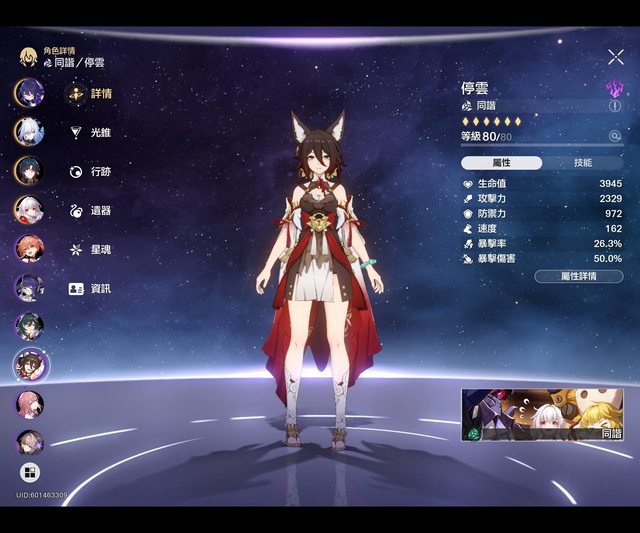The height and width of the screenshot is (533, 640).
Task: Select the orange-haired character portrait
Action: pyautogui.click(x=28, y=248)
